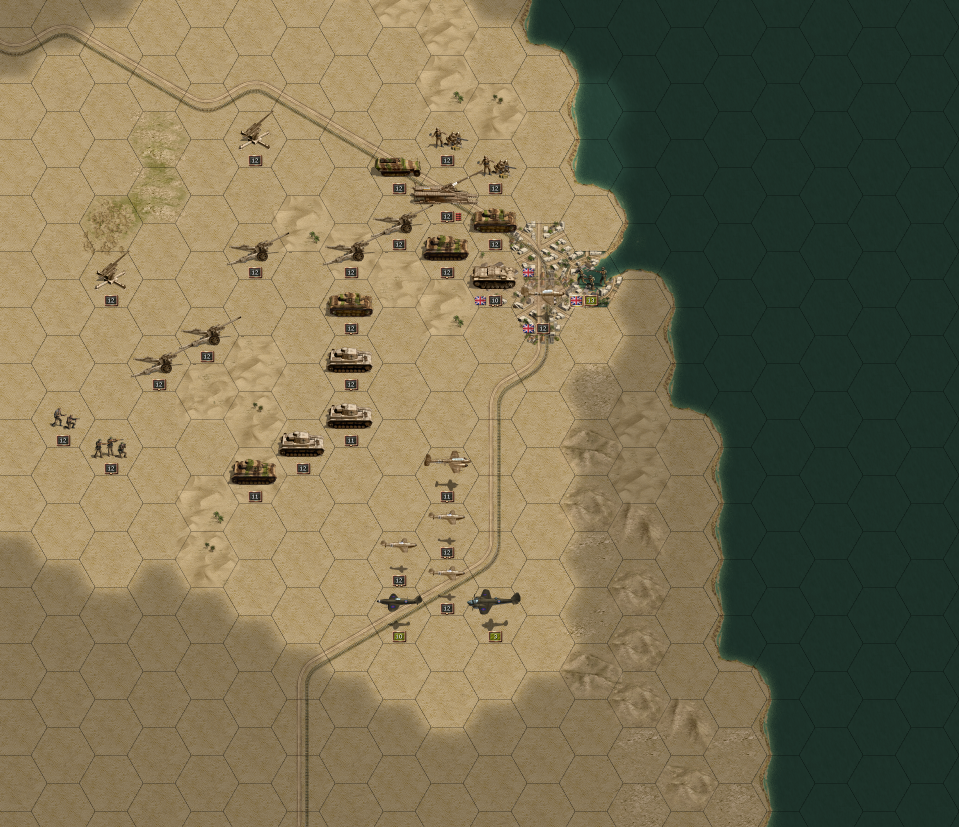The width and height of the screenshot is (959, 827).
Task: Select the camouflaged half-track unit by the road
Action: coord(397,167)
